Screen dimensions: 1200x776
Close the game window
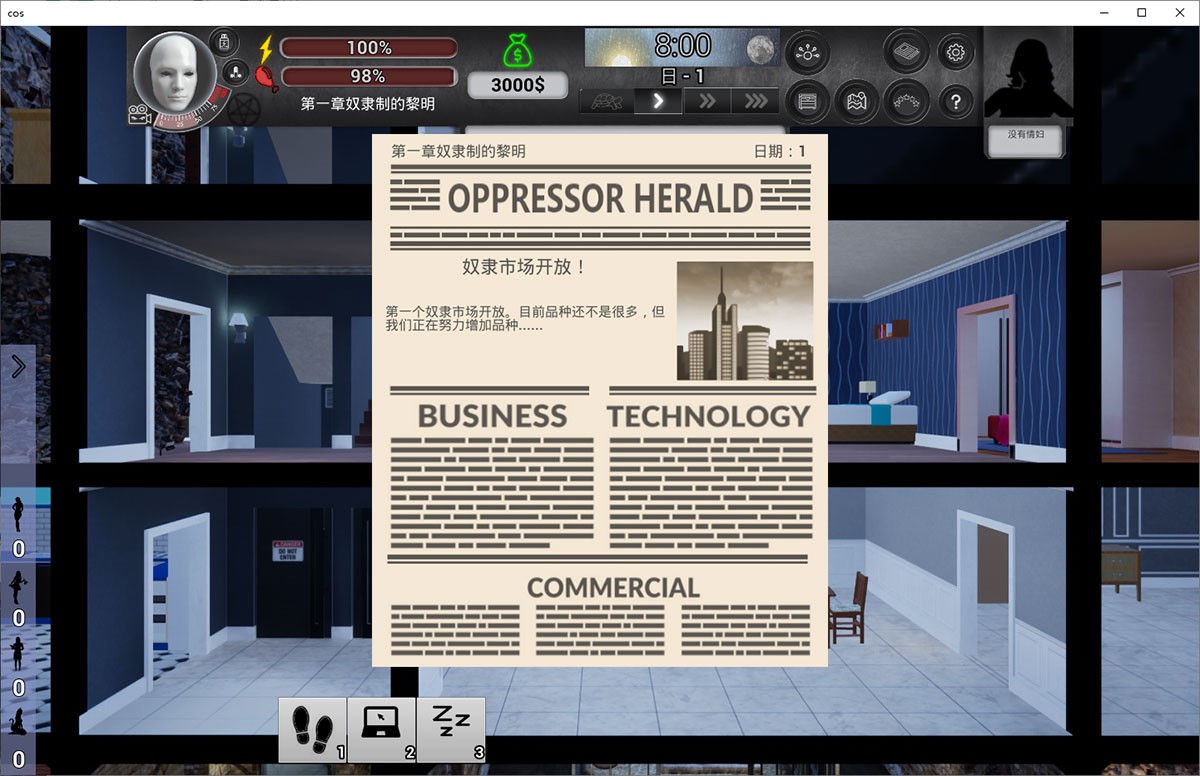(1176, 13)
